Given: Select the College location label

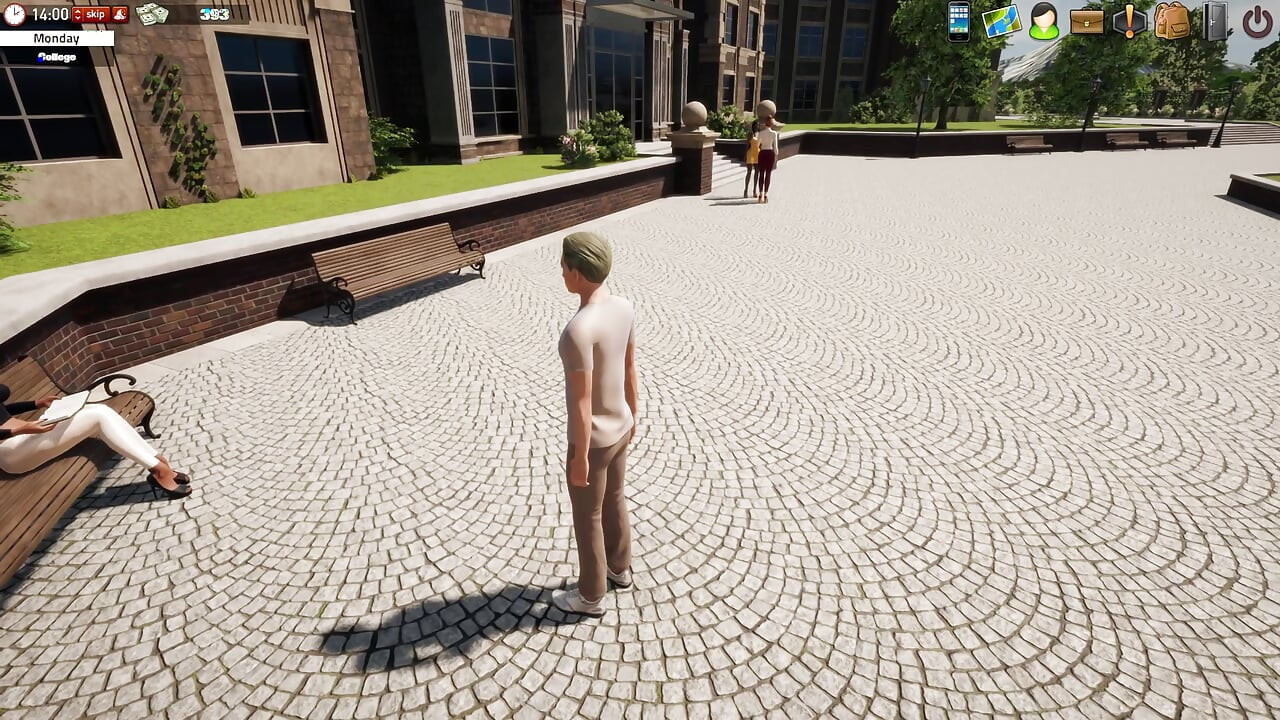Looking at the screenshot, I should [x=56, y=57].
